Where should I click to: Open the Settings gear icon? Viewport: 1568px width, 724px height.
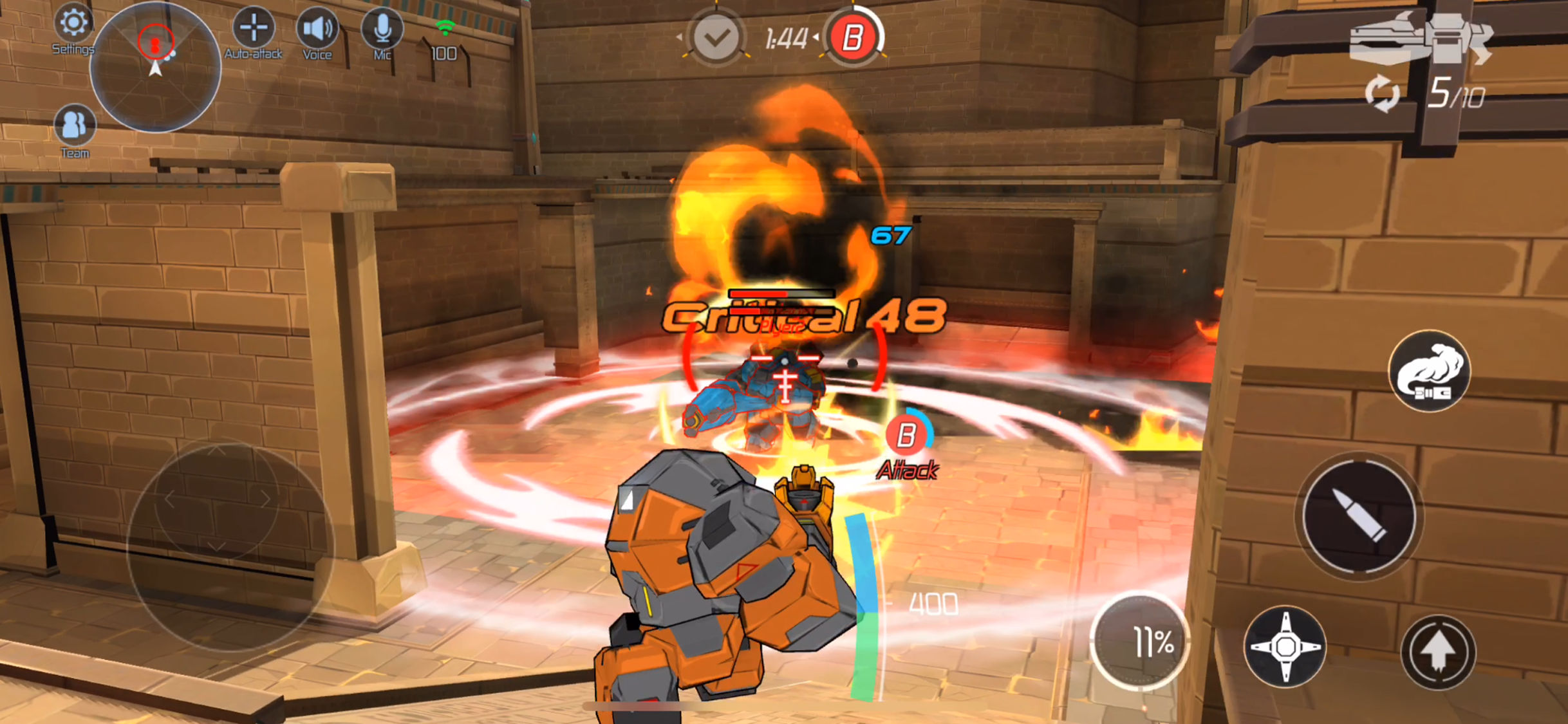[x=75, y=26]
